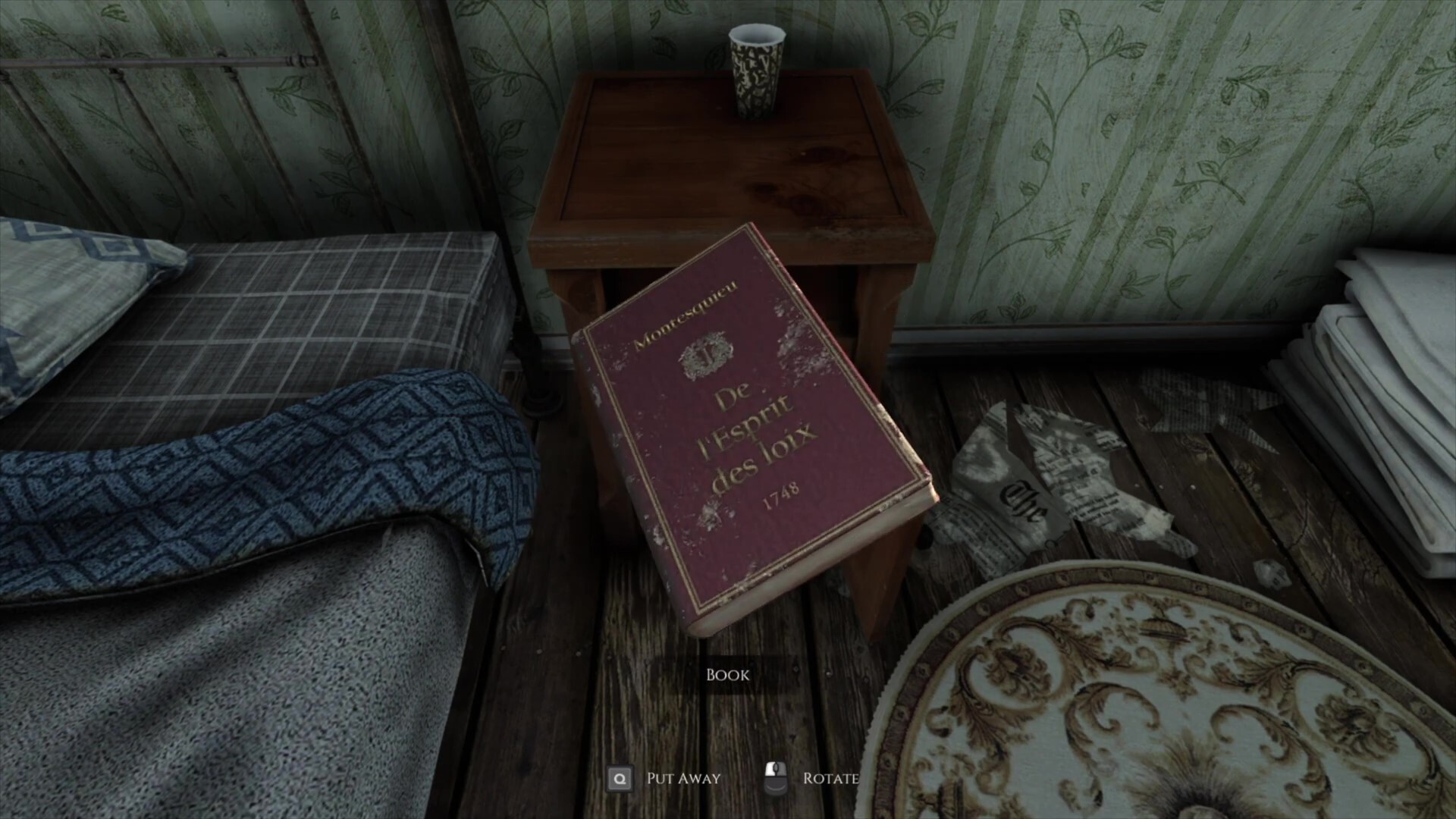Click the Book label banner
Viewport: 1456px width, 819px height.
point(727,674)
